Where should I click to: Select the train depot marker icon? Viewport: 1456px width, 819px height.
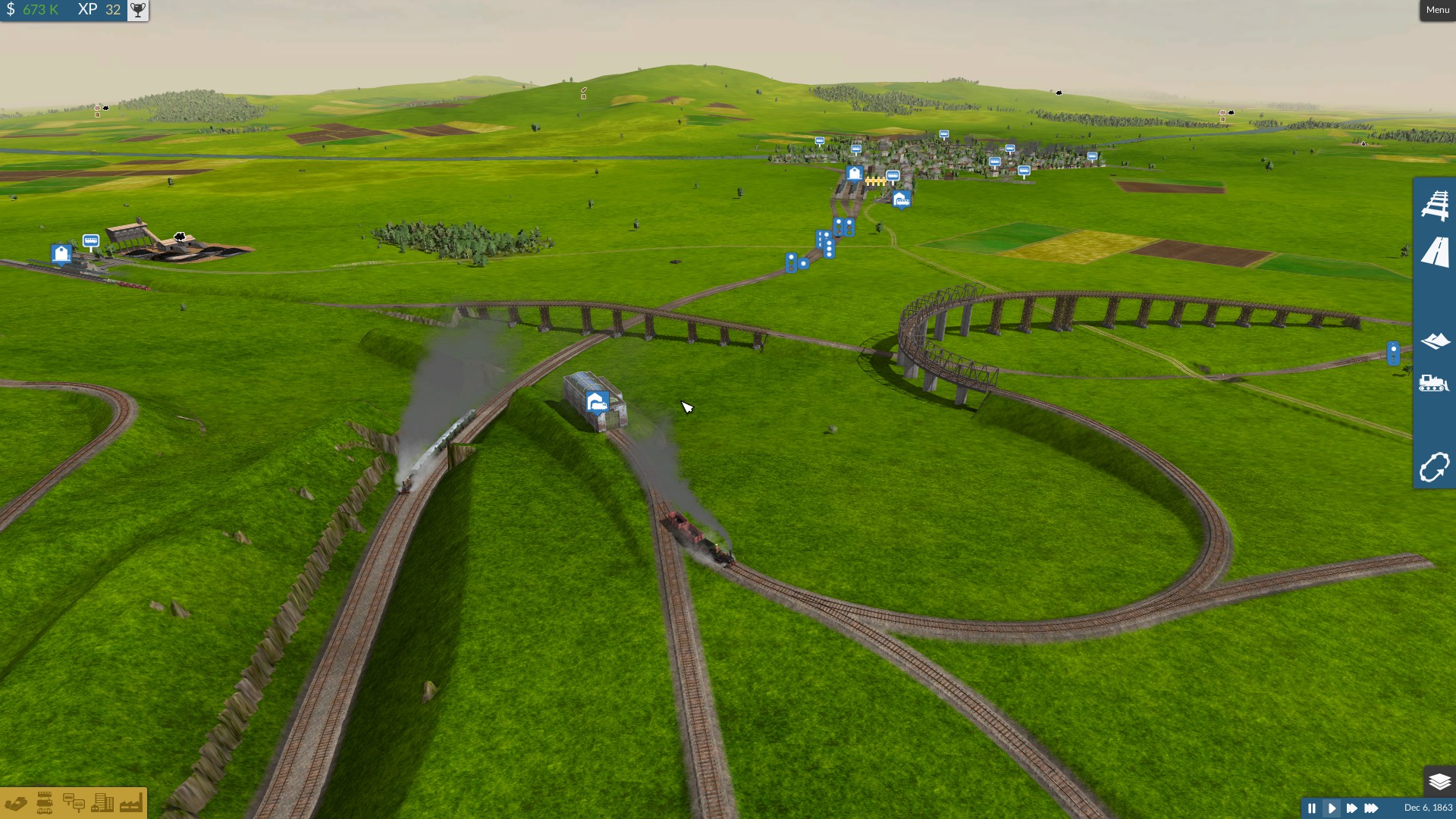pyautogui.click(x=597, y=401)
